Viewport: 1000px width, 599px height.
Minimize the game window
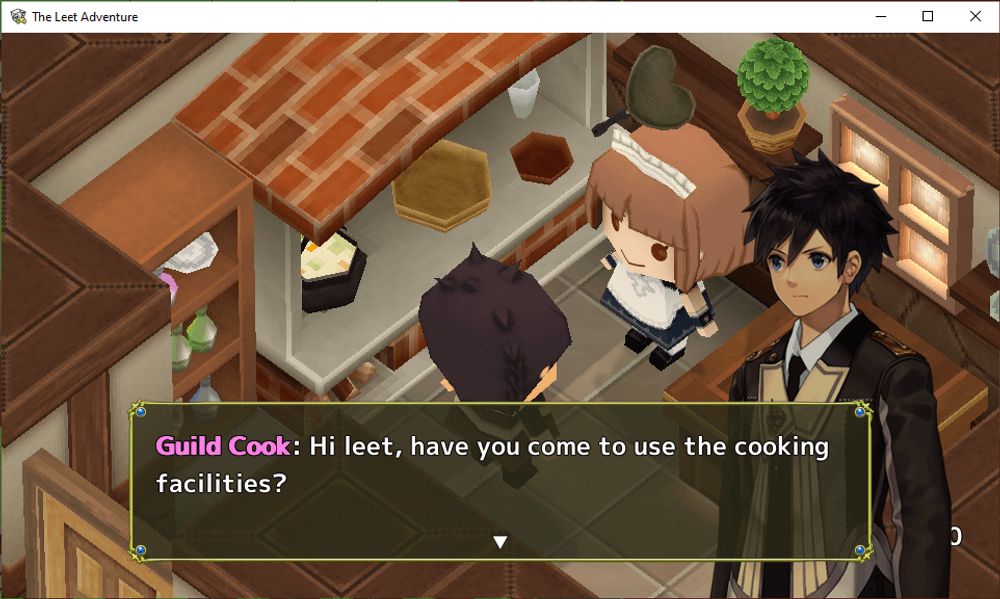click(882, 16)
